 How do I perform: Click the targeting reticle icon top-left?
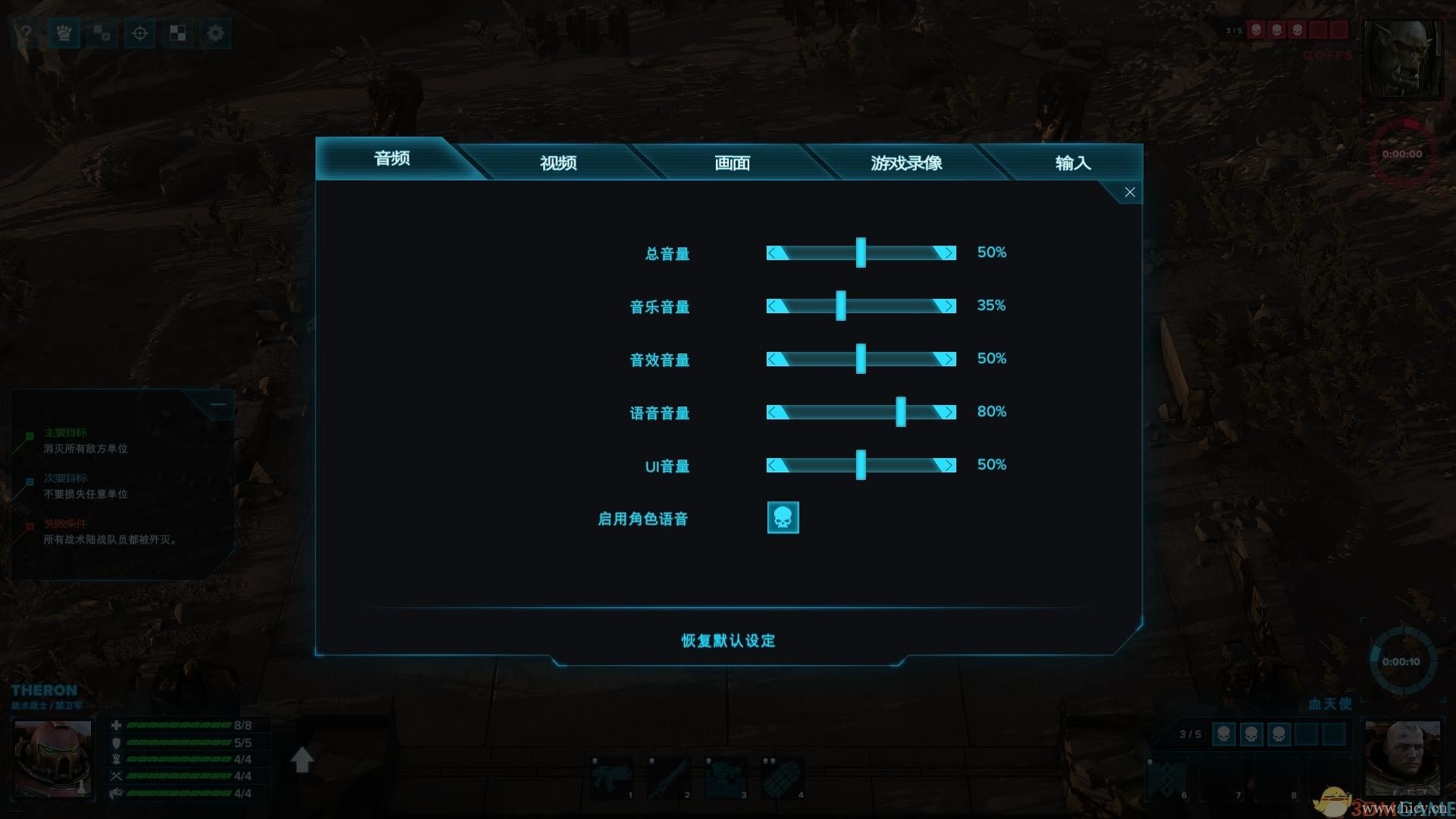click(x=139, y=33)
